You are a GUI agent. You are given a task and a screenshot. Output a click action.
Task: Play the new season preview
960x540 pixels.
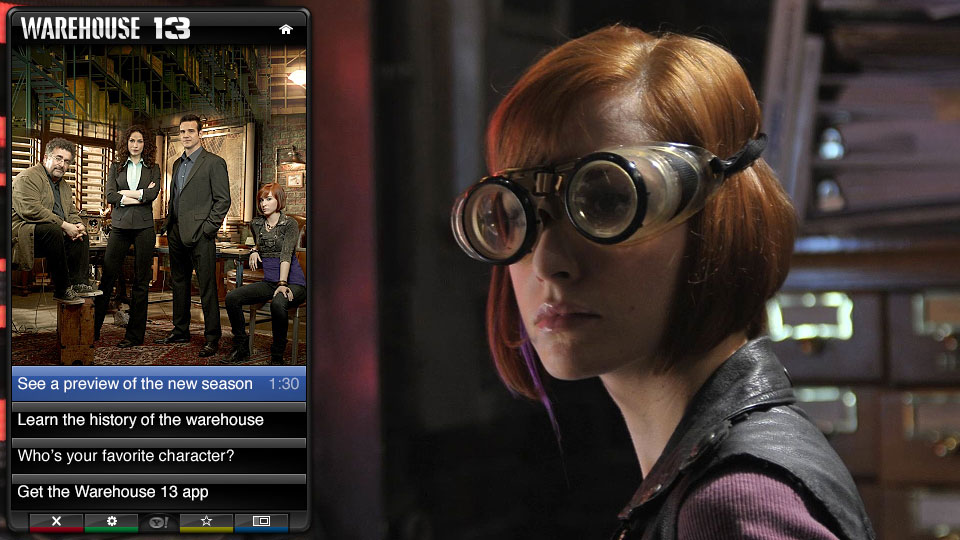[159, 384]
